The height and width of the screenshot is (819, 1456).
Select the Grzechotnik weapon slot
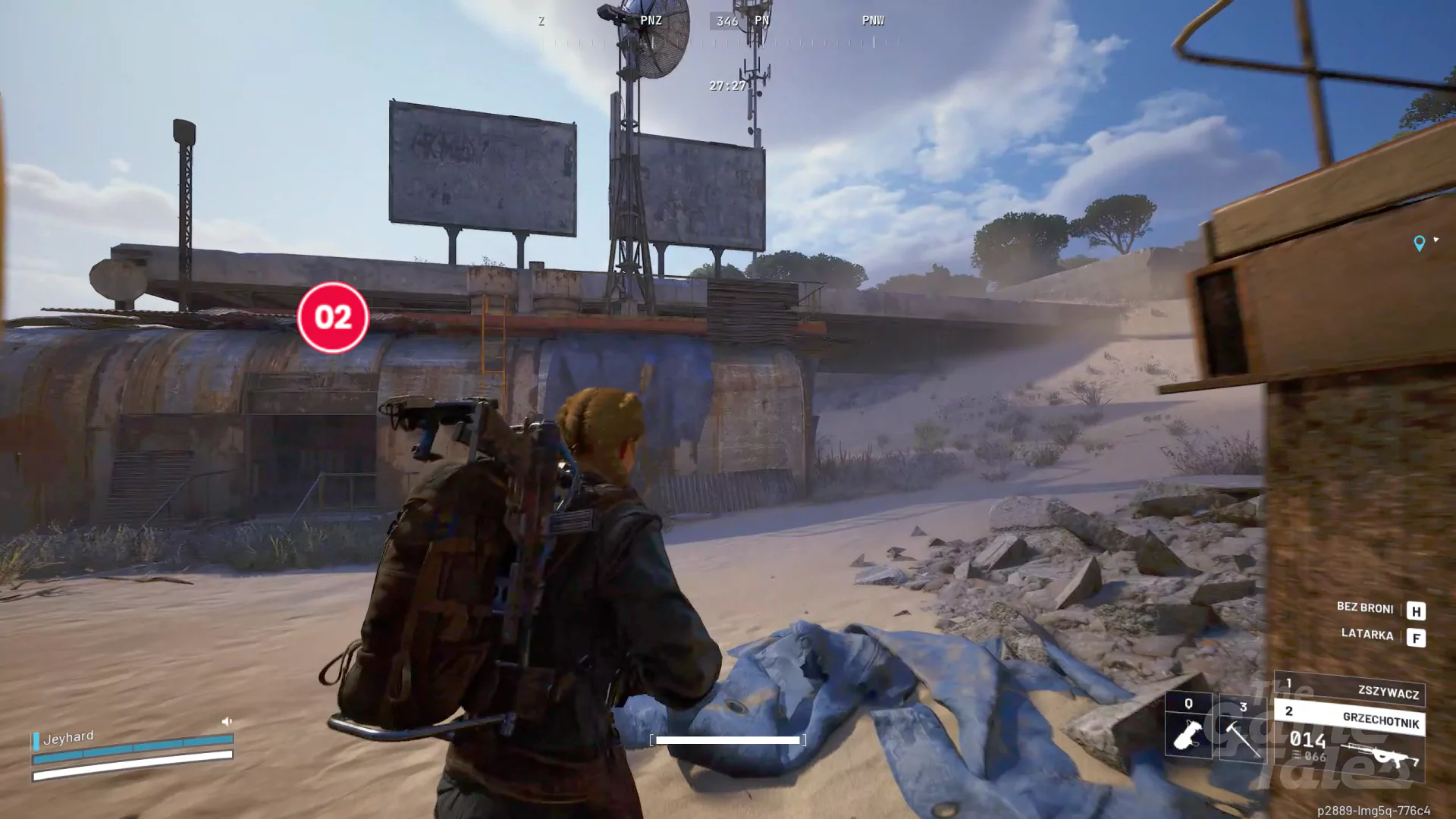(x=1350, y=718)
